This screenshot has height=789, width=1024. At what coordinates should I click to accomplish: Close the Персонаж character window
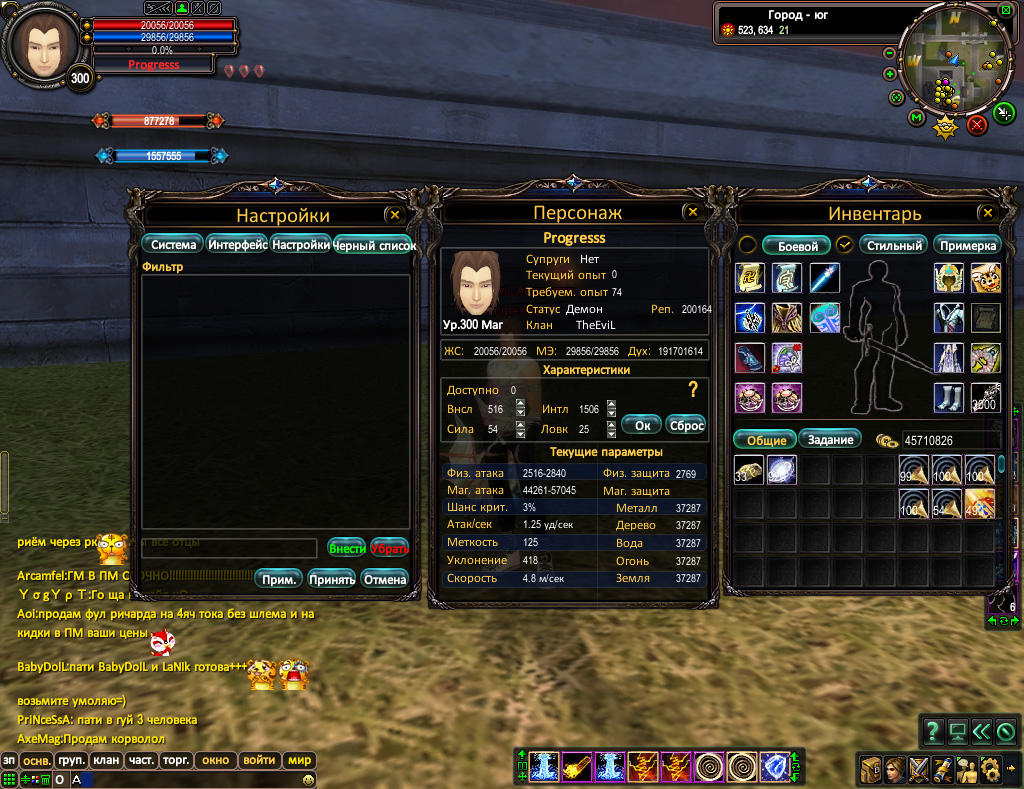(x=691, y=212)
